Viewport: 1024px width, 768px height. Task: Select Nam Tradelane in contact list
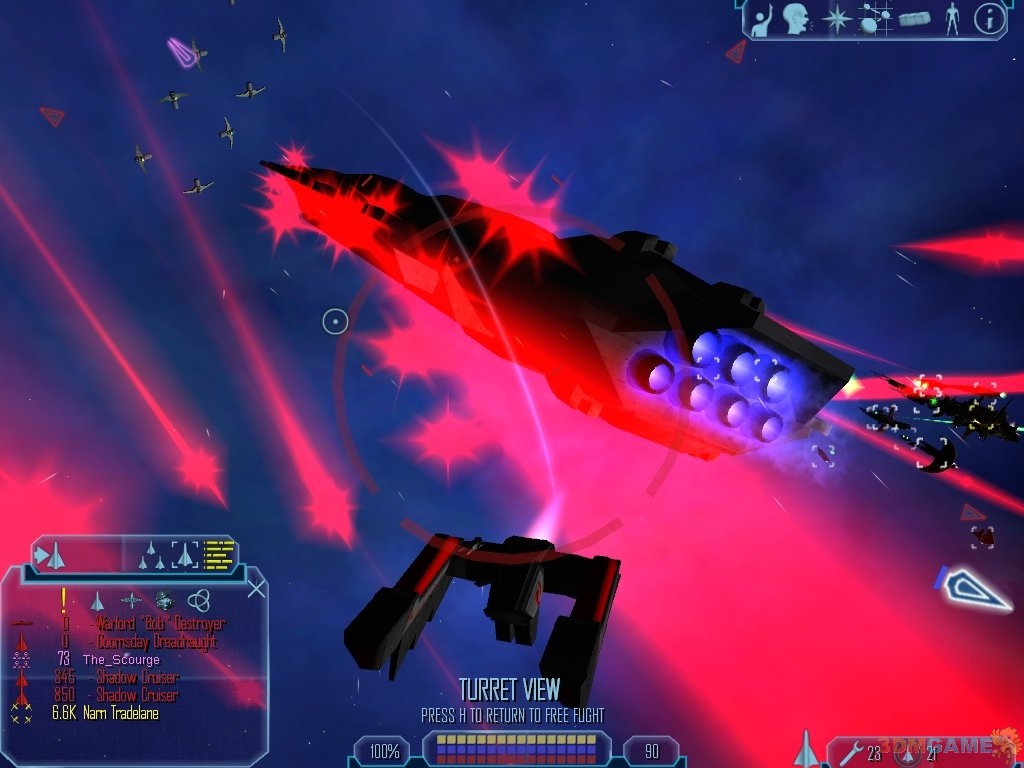click(120, 713)
